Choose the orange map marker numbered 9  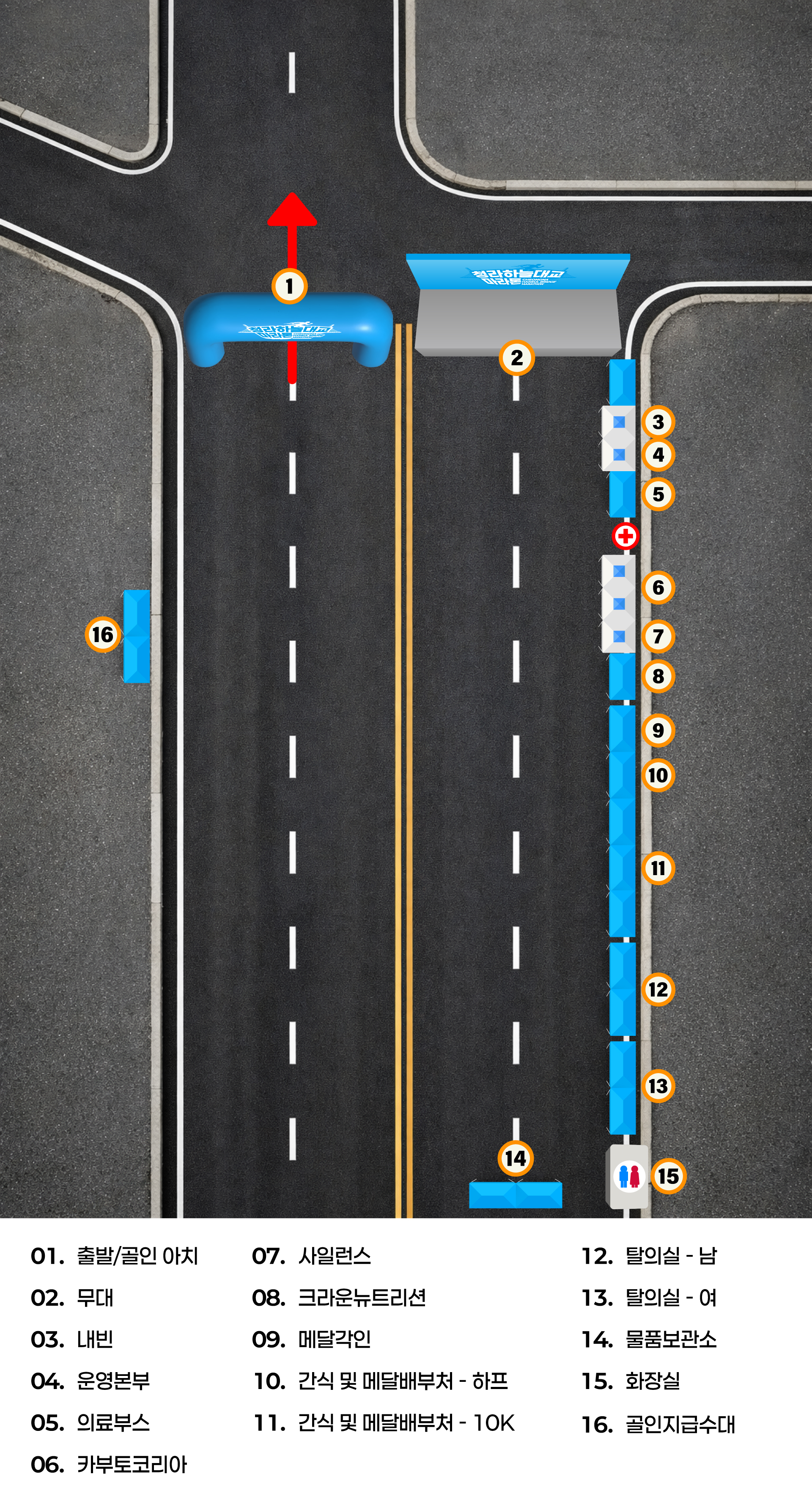click(x=658, y=730)
